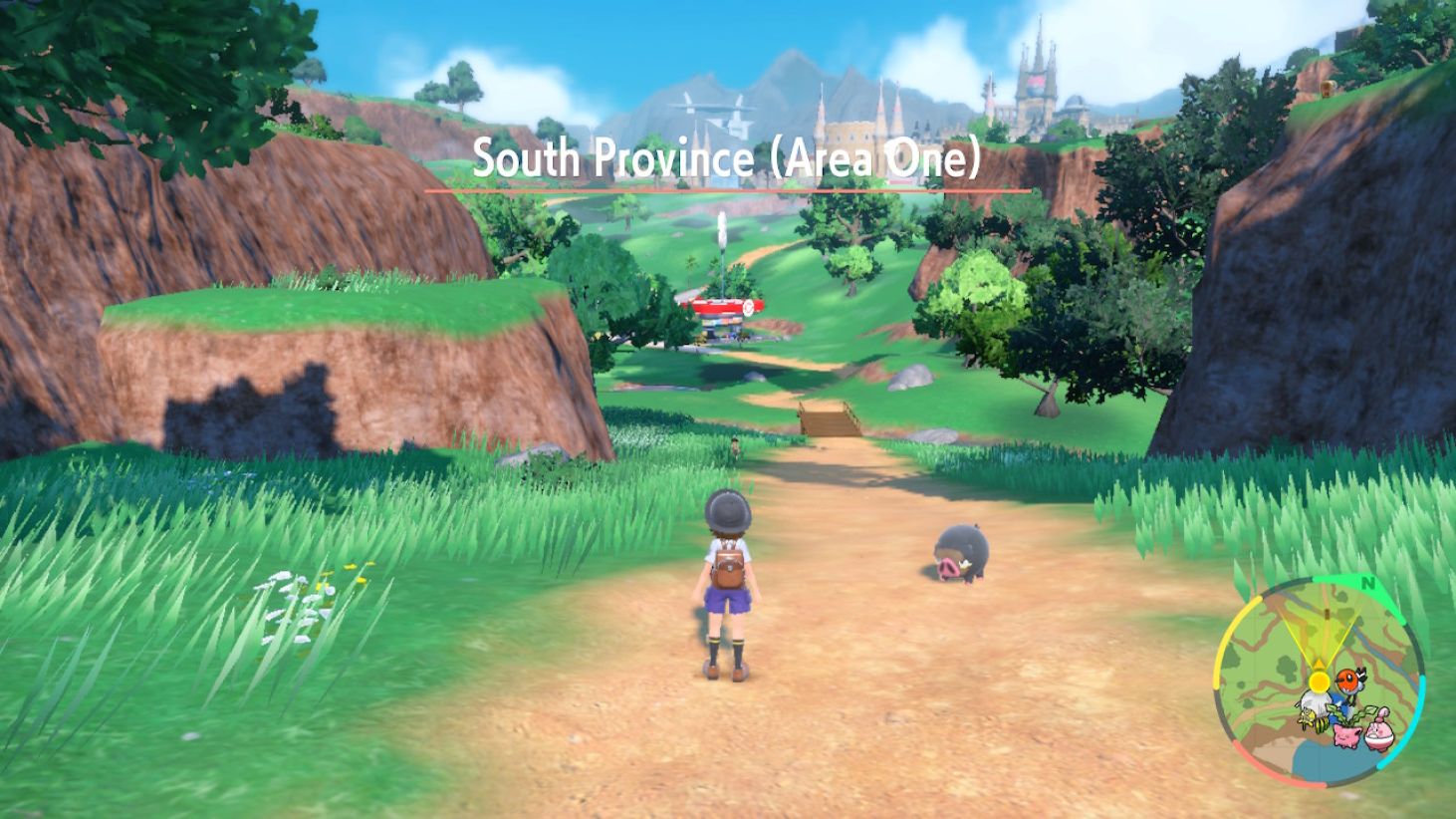
Task: Click the Poké Ball emblem on the distant building
Action: [x=749, y=308]
